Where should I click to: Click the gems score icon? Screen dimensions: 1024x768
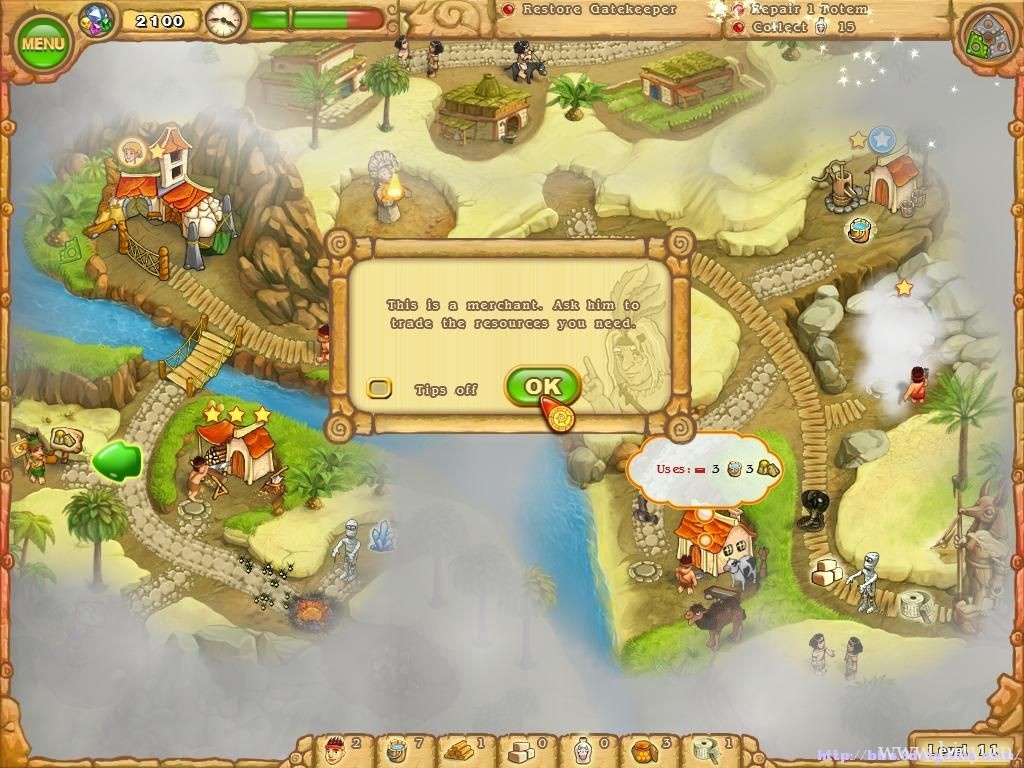coord(98,18)
